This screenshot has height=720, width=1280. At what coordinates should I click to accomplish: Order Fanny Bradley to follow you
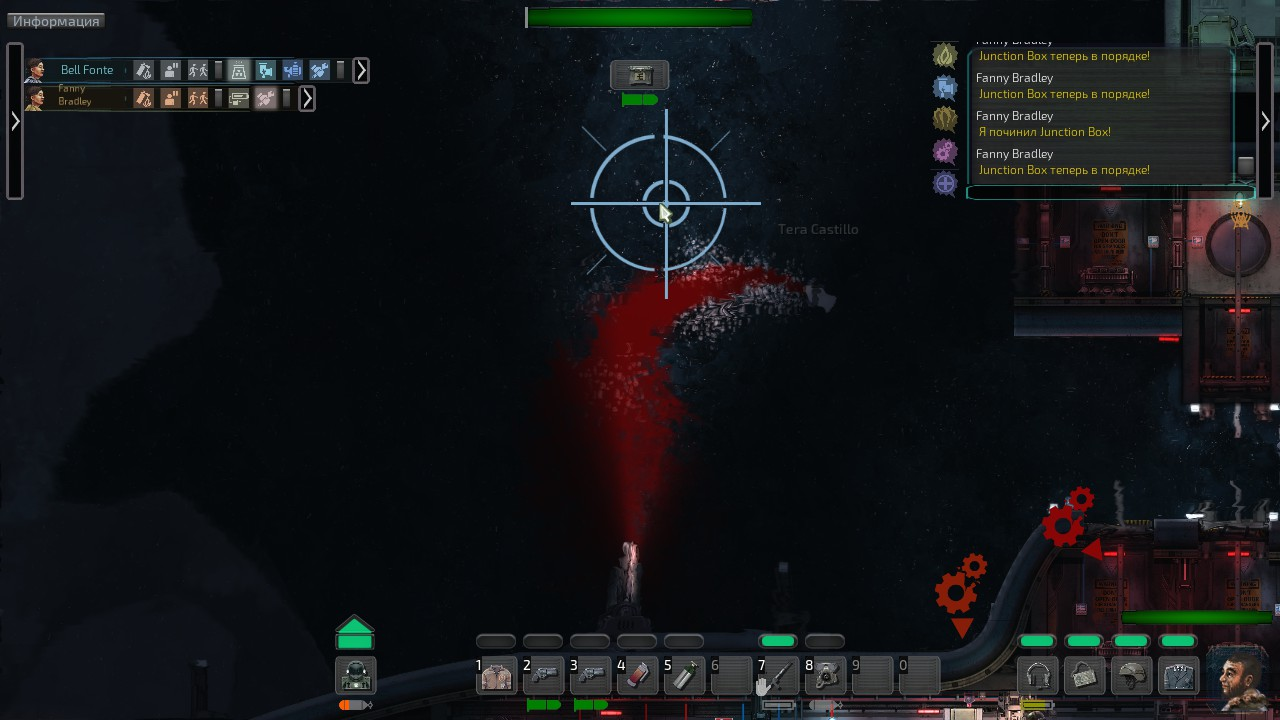199,98
